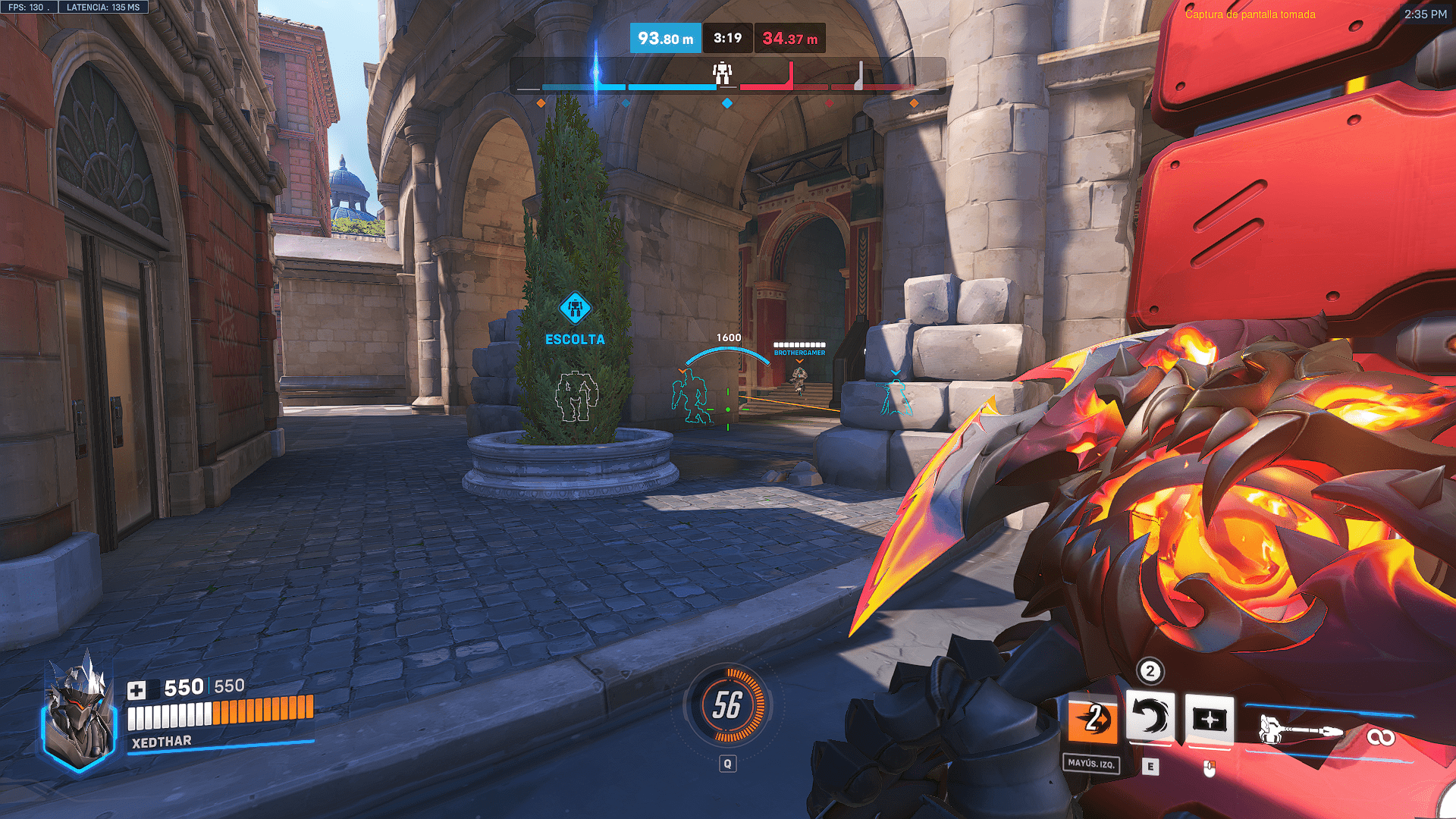Image resolution: width=1456 pixels, height=819 pixels.
Task: Dismiss the 'Captura de pantalla tomada' notification
Action: pos(1250,14)
